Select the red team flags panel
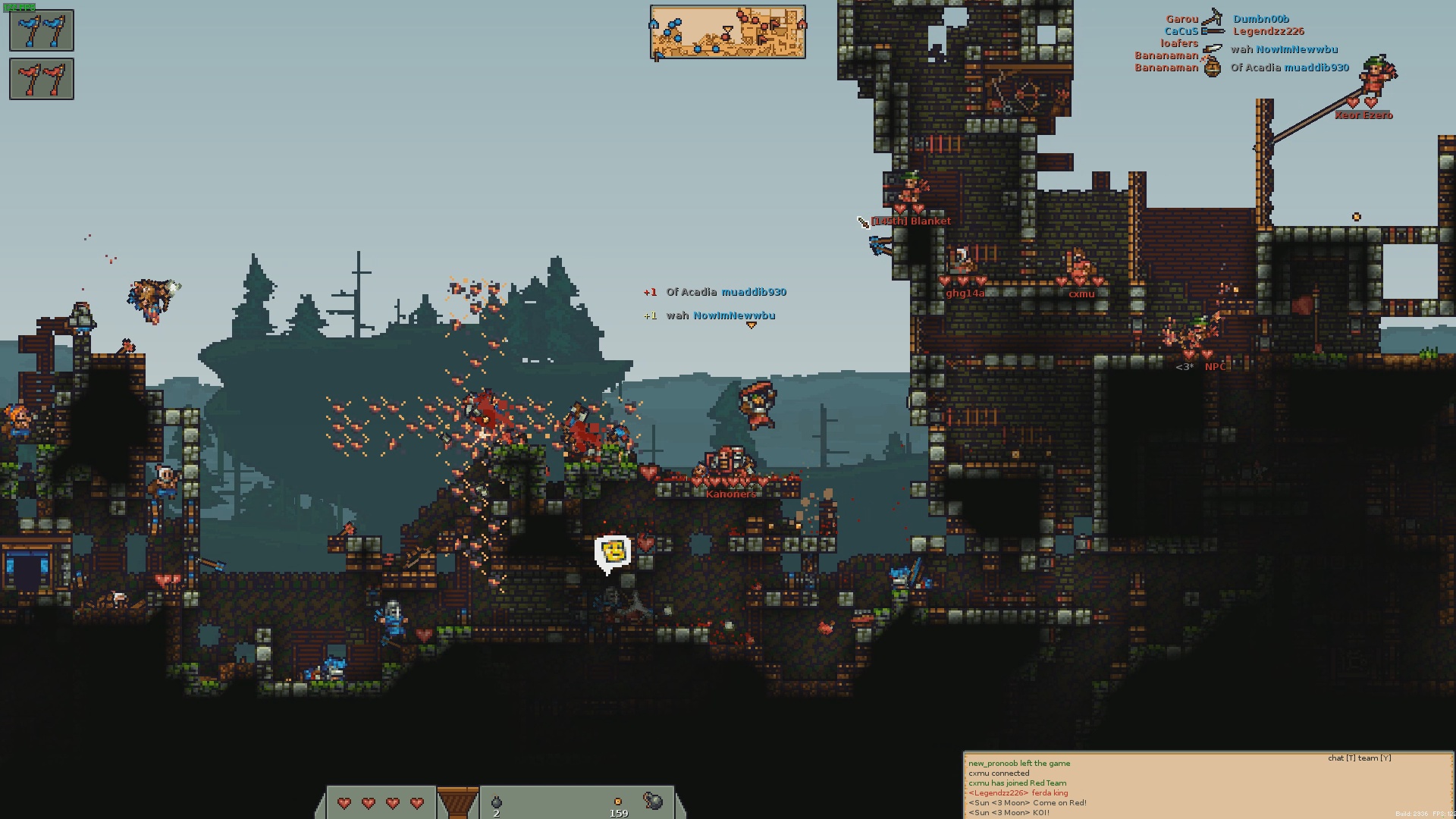 tap(42, 79)
